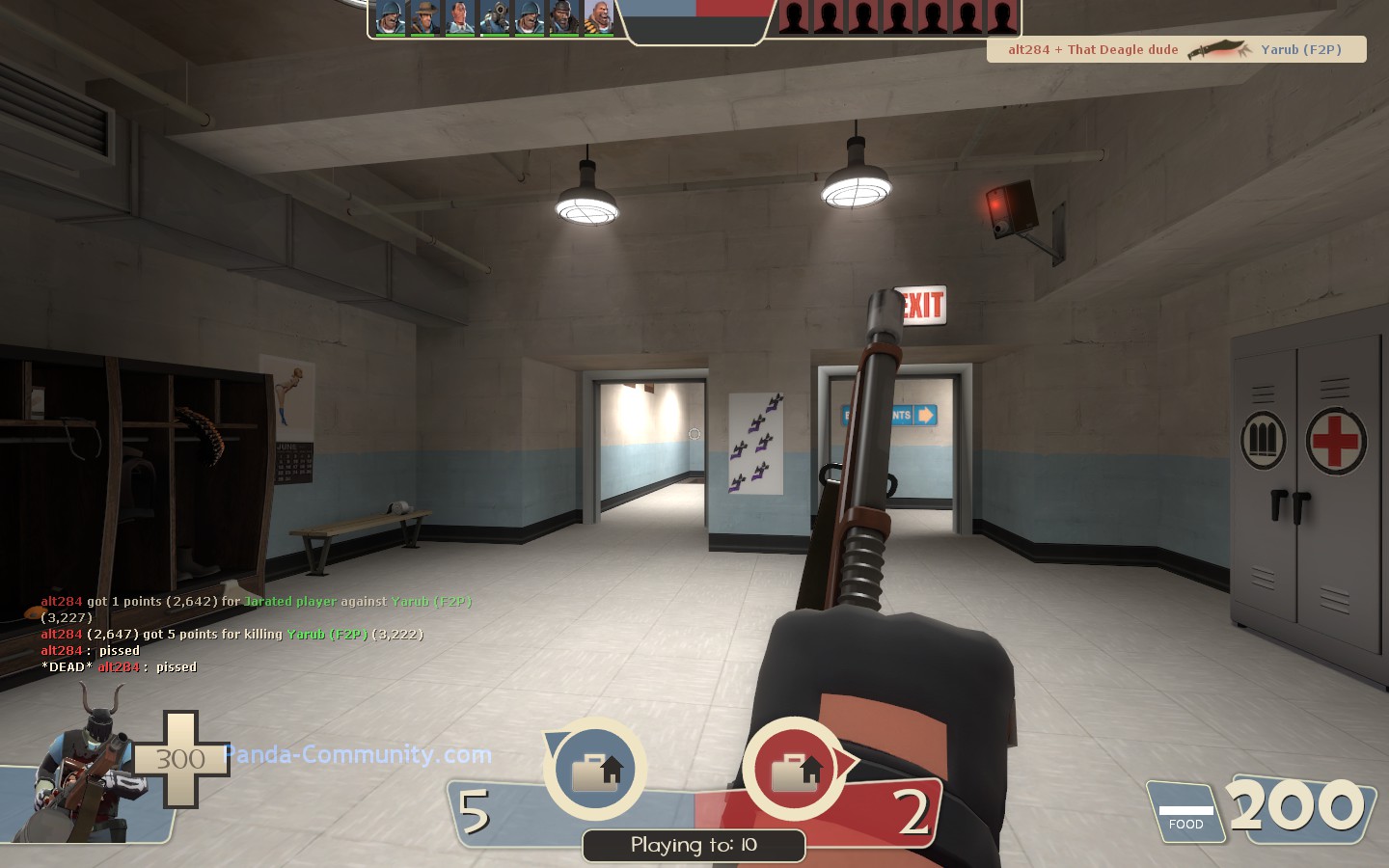This screenshot has height=868, width=1389.
Task: Click the BLU team briefcase score icon
Action: pos(595,769)
